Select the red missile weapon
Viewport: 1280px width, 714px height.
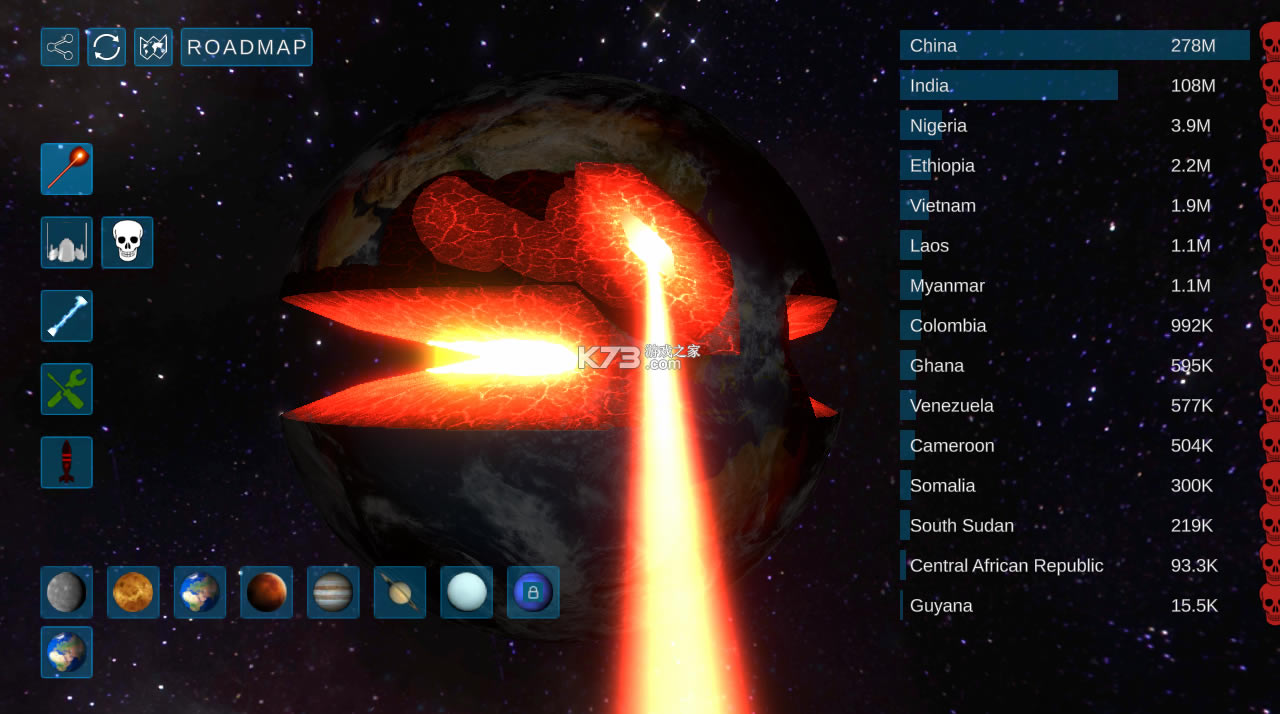pyautogui.click(x=67, y=462)
